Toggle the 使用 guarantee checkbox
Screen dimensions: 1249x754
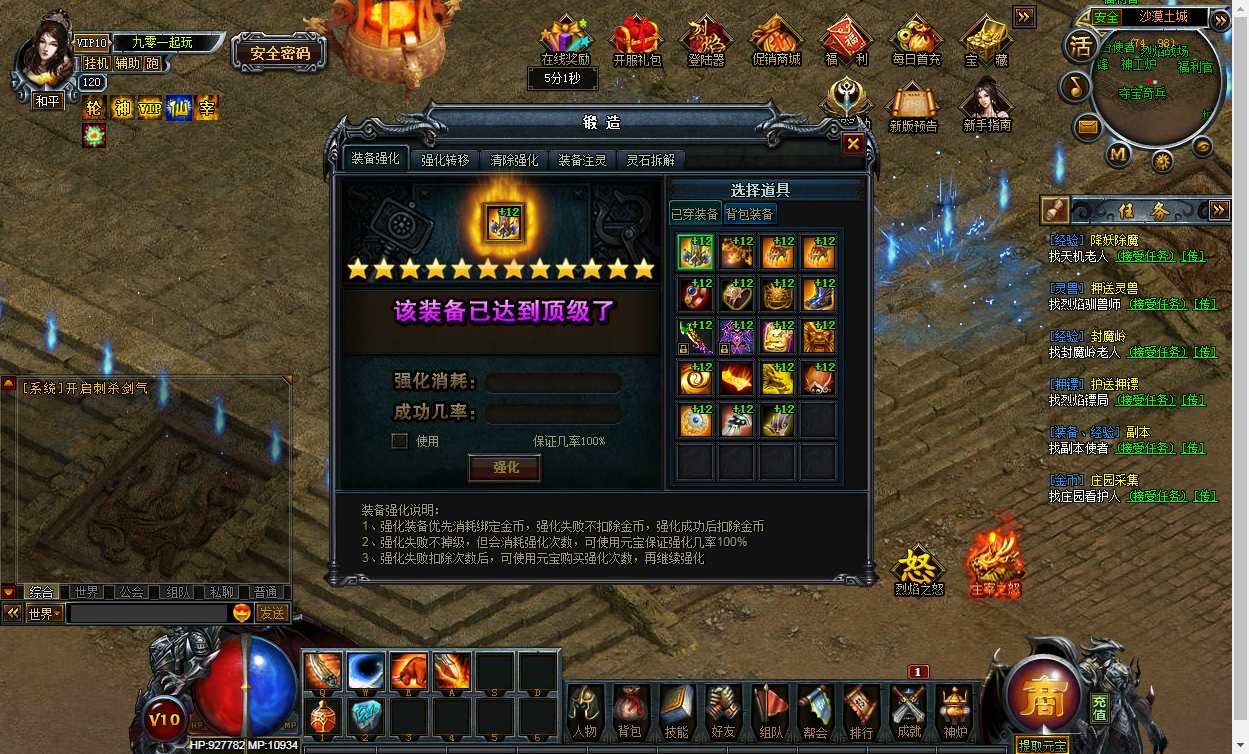click(x=399, y=441)
